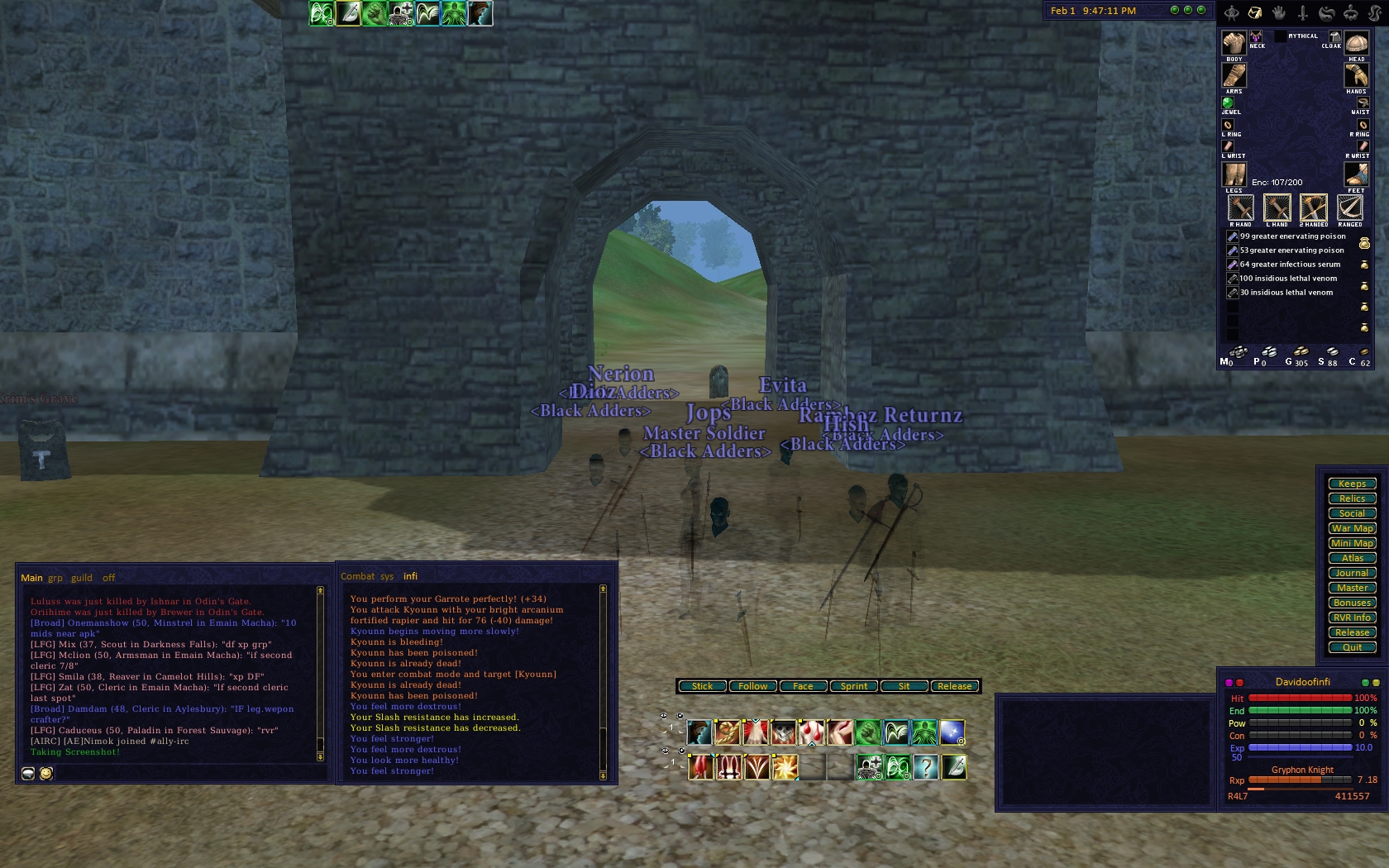The image size is (1389, 868).
Task: Click the question mark hotbar icon
Action: click(926, 768)
